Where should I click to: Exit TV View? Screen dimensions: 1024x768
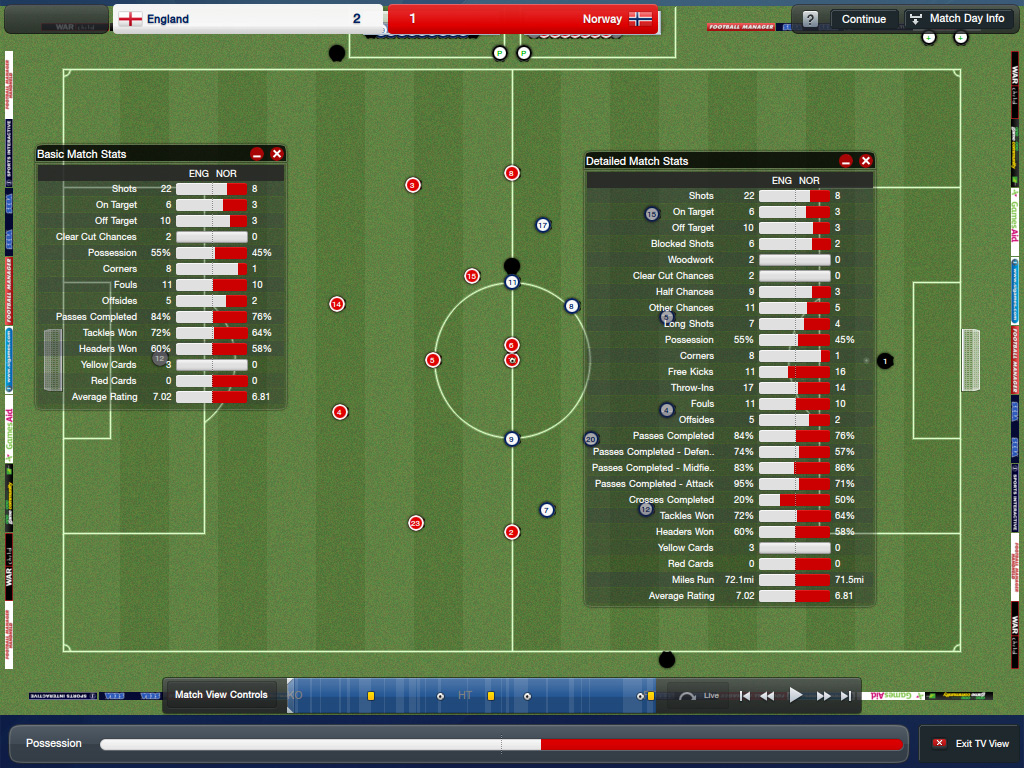pos(970,744)
